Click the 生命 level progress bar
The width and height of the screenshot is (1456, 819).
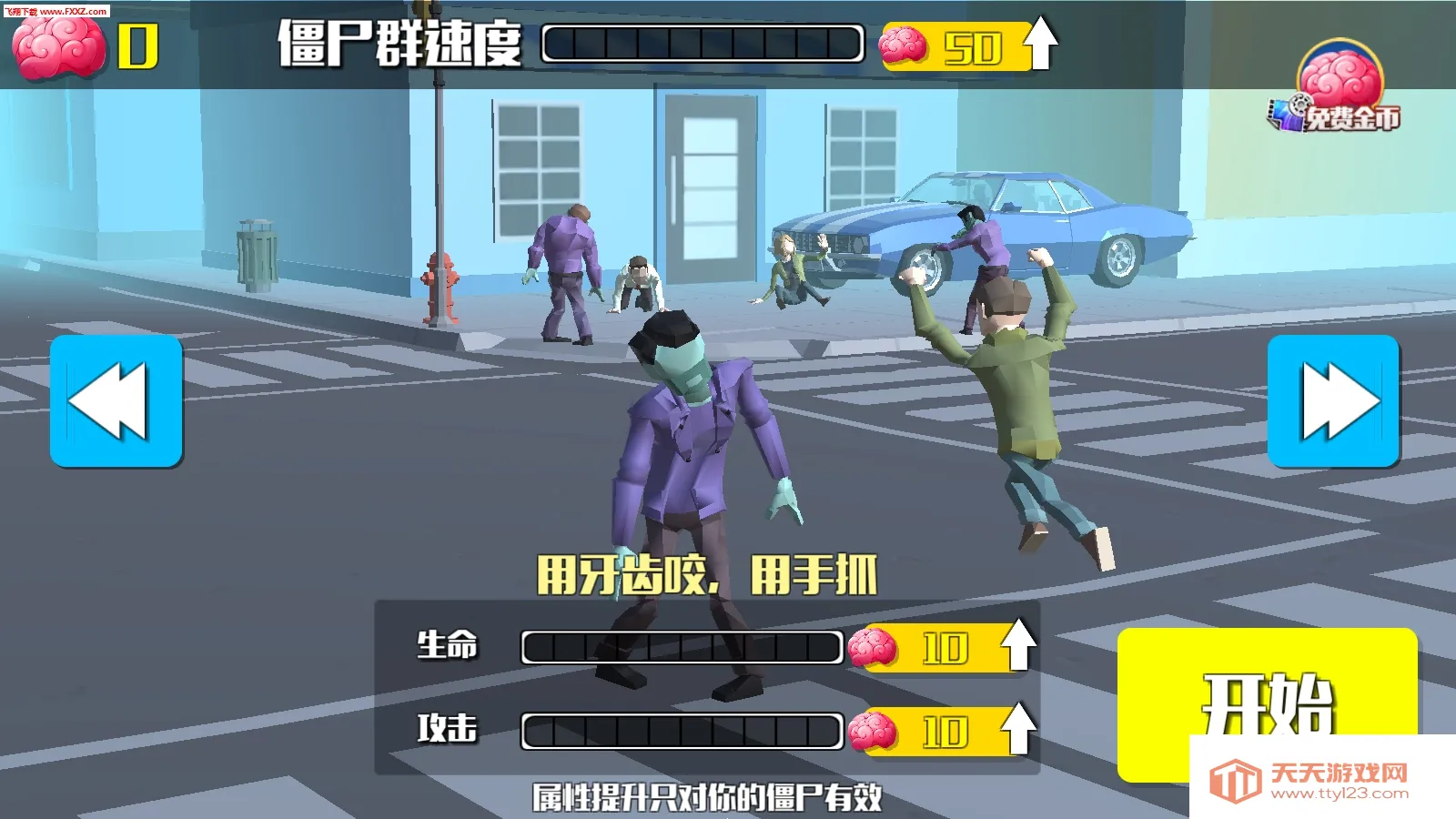tap(681, 645)
